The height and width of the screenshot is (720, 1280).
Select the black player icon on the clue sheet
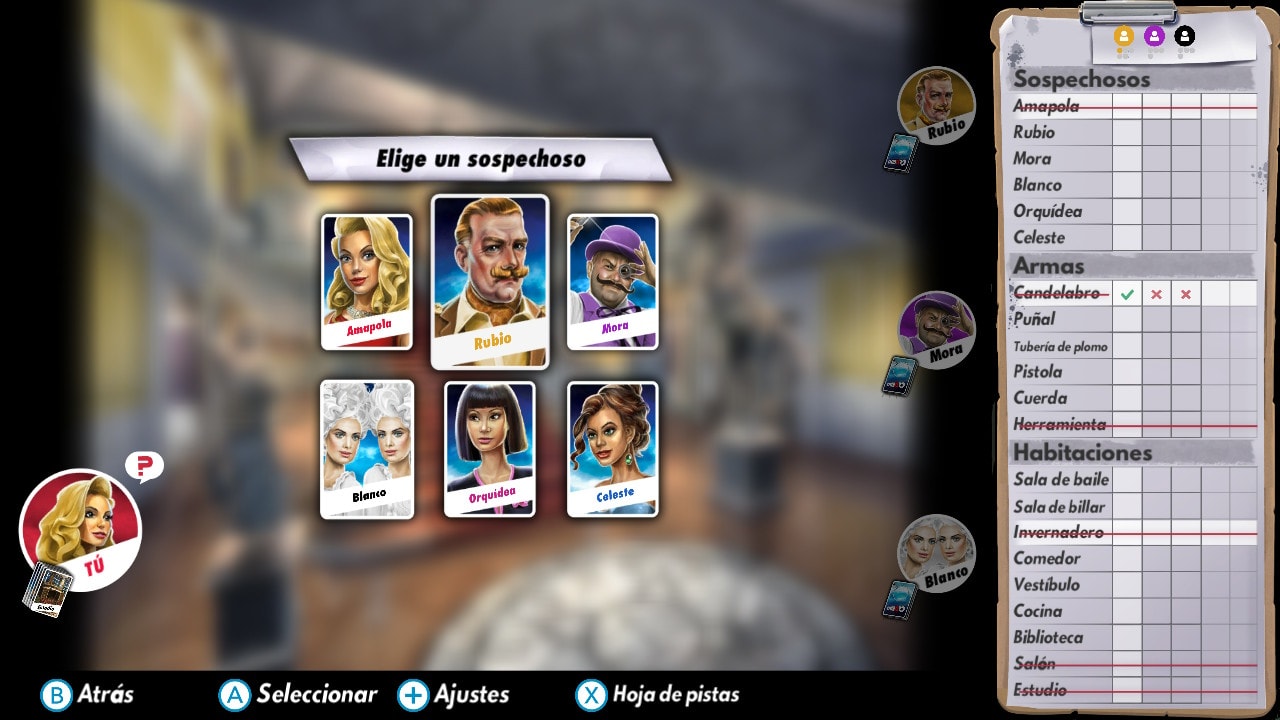point(1184,34)
